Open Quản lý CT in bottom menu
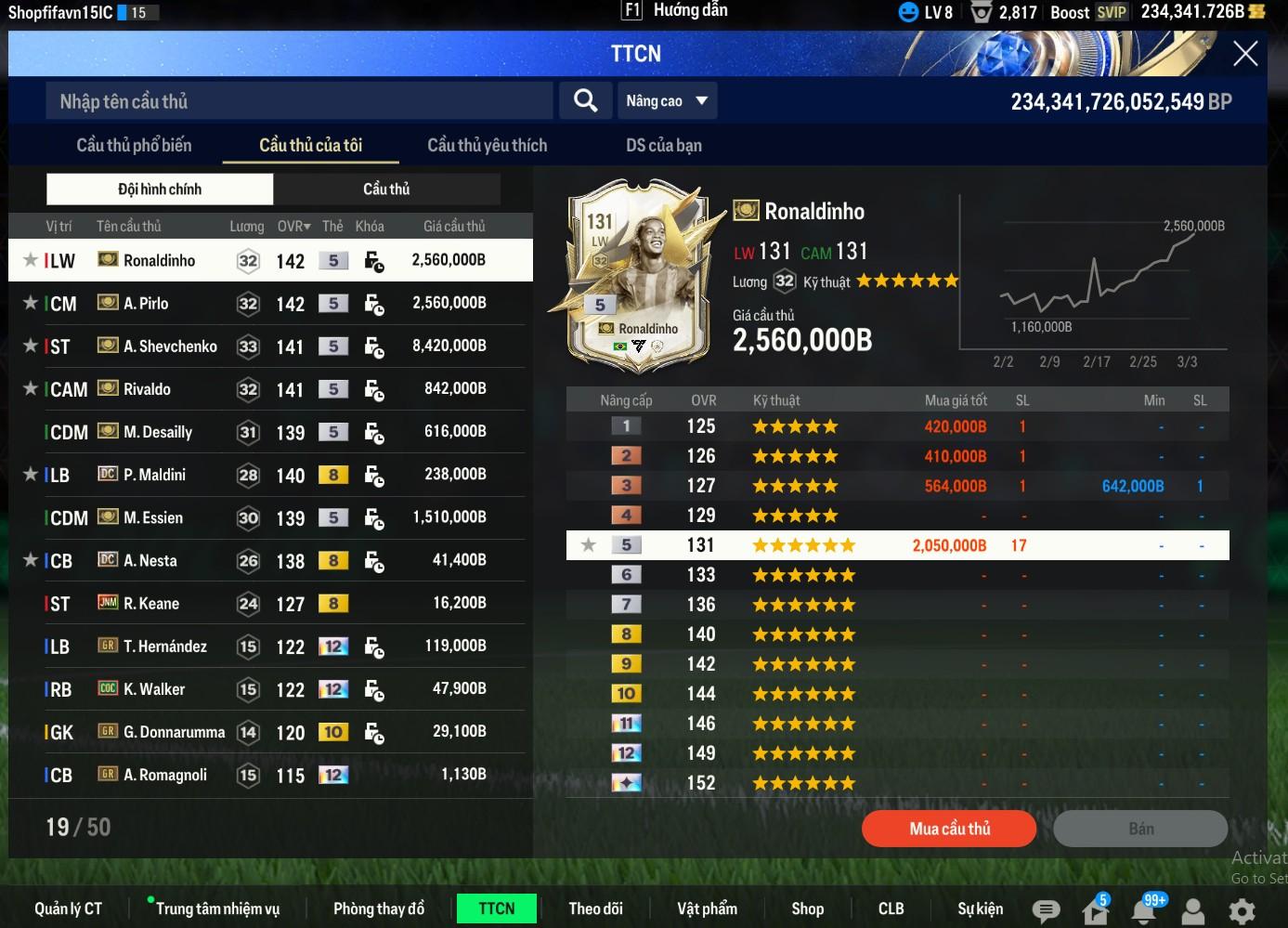This screenshot has width=1288, height=928. [x=68, y=908]
